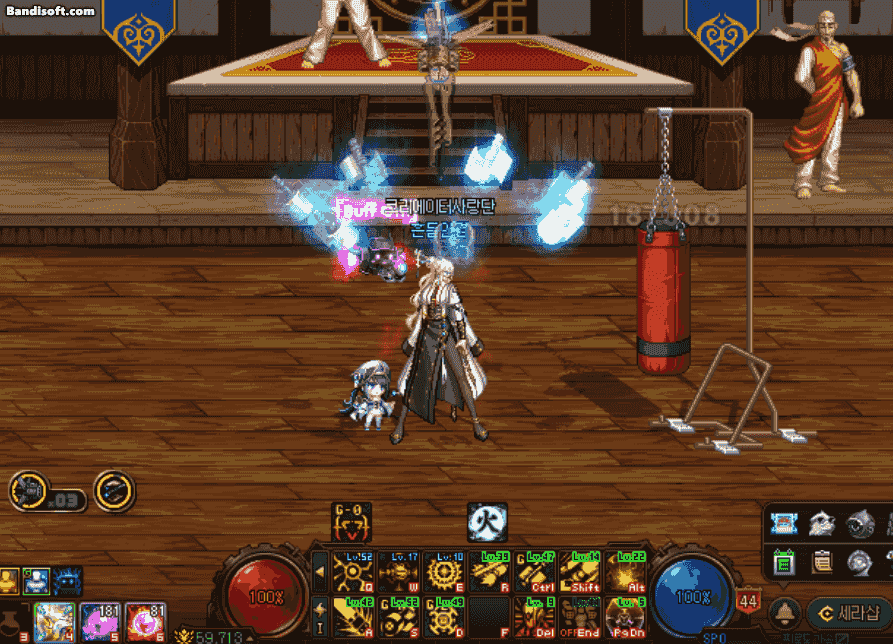This screenshot has width=893, height=644.
Task: Open the notification bell
Action: coord(786,612)
